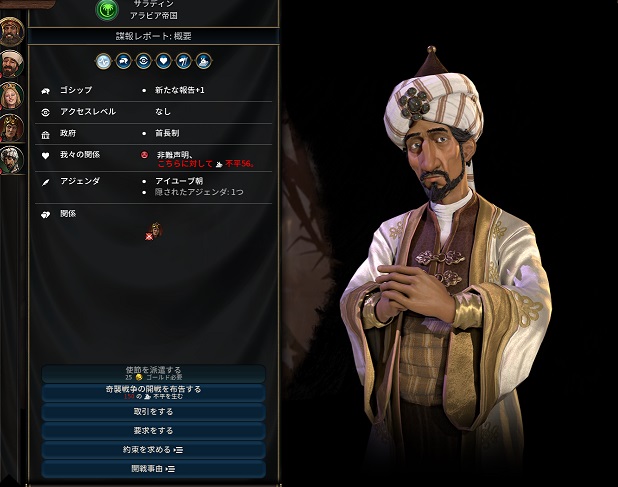Open the relationship heart tab
This screenshot has width=618, height=487.
tap(163, 61)
